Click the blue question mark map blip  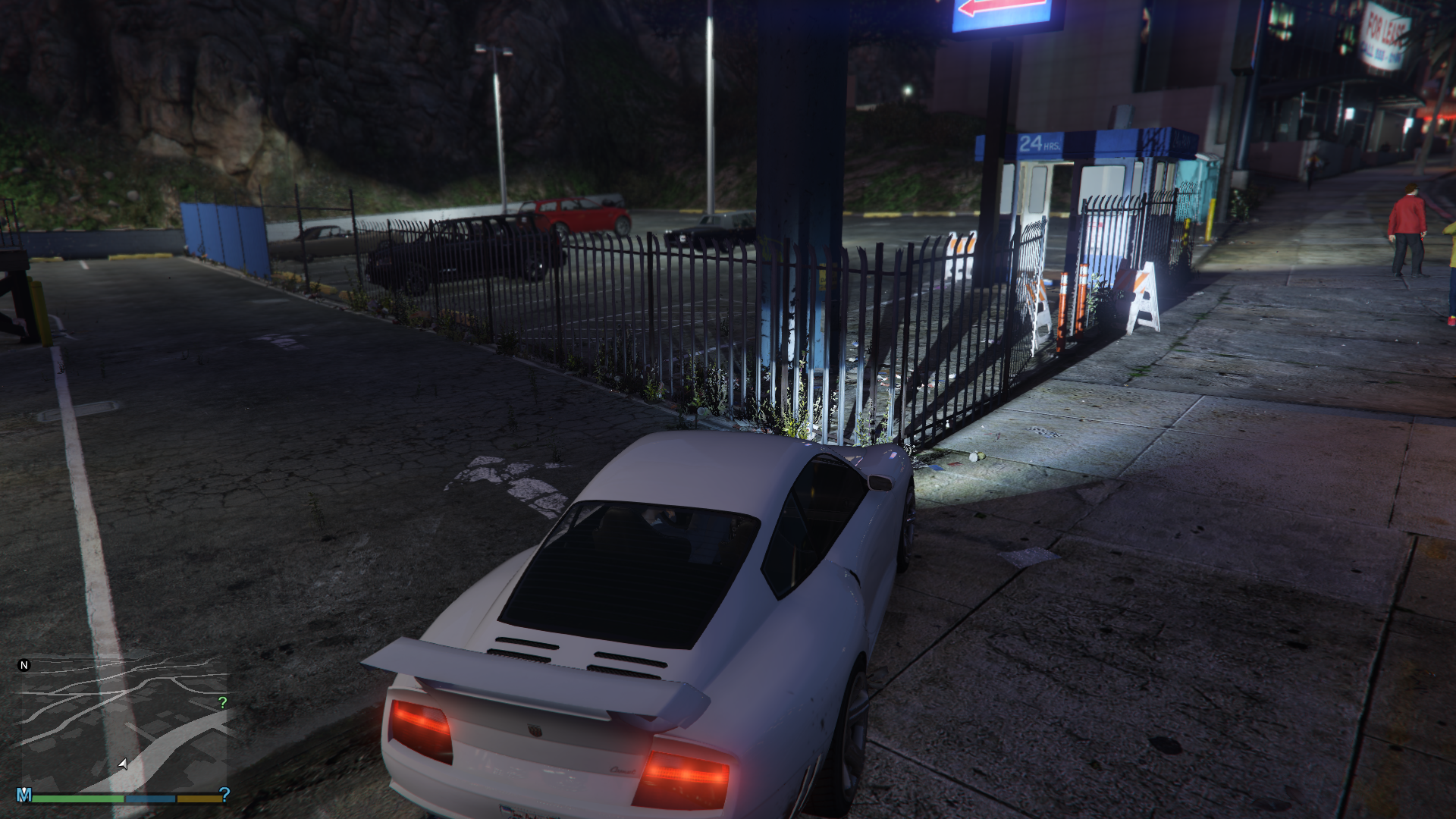tap(224, 793)
